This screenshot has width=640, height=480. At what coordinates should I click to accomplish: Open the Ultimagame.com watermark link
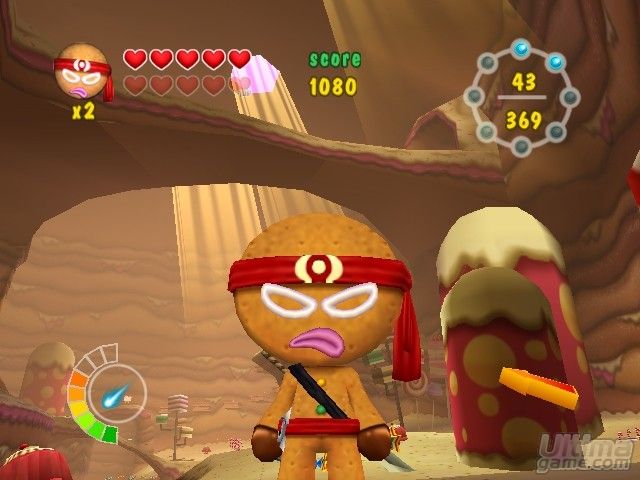[x=586, y=447]
